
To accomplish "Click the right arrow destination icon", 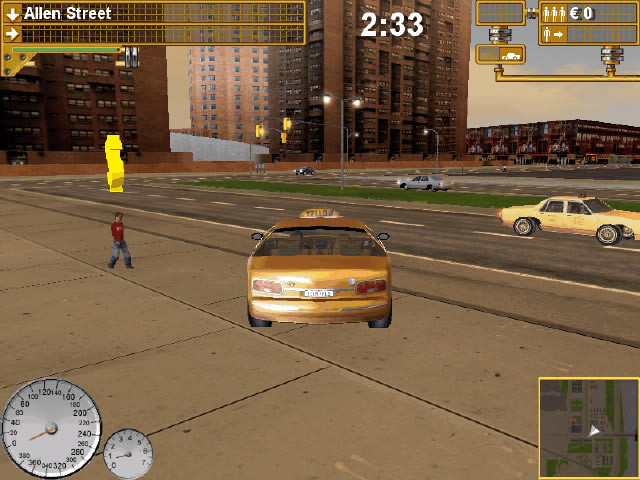I will (12, 34).
